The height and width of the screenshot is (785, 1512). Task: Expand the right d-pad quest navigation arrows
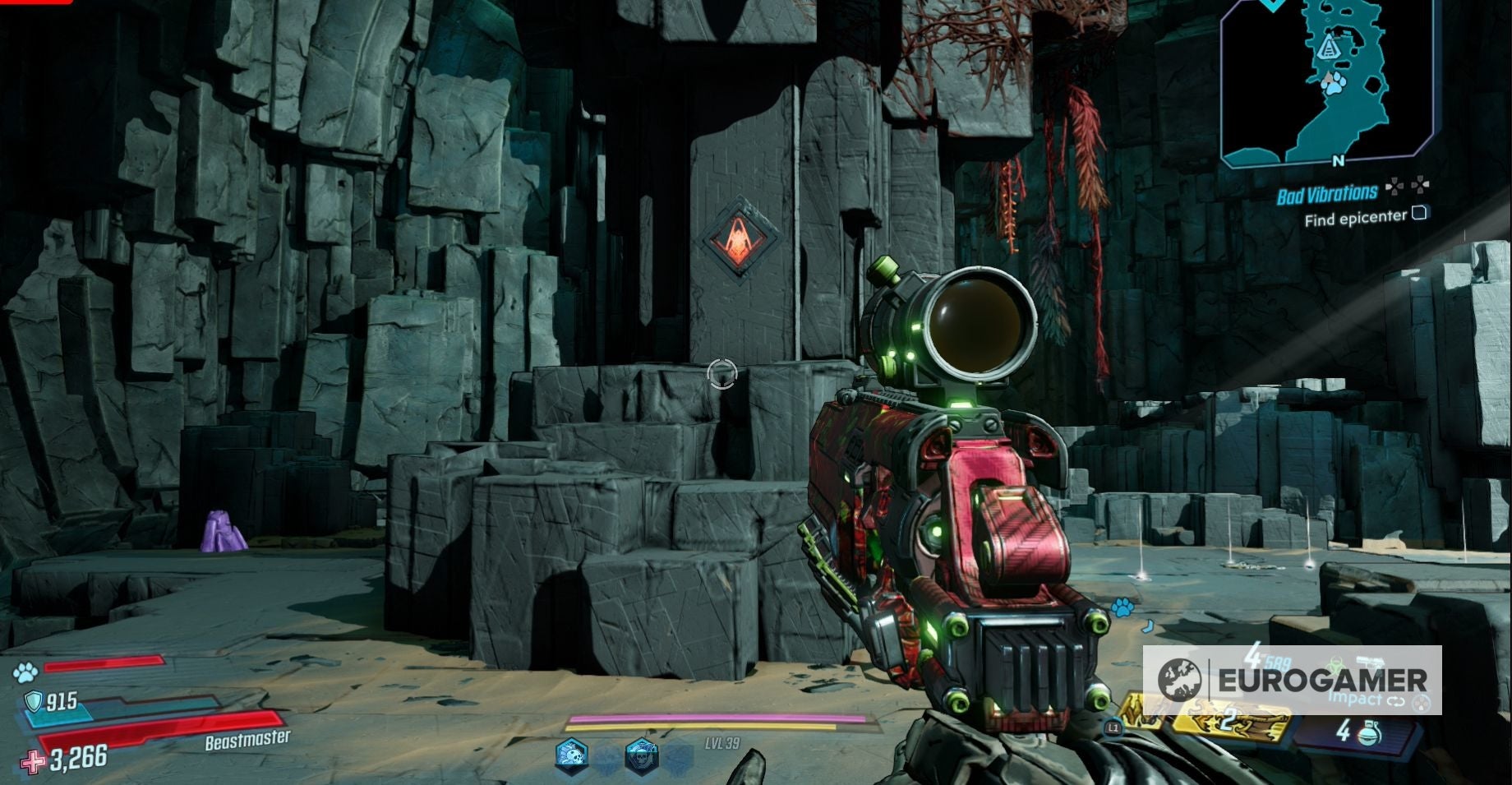1422,185
